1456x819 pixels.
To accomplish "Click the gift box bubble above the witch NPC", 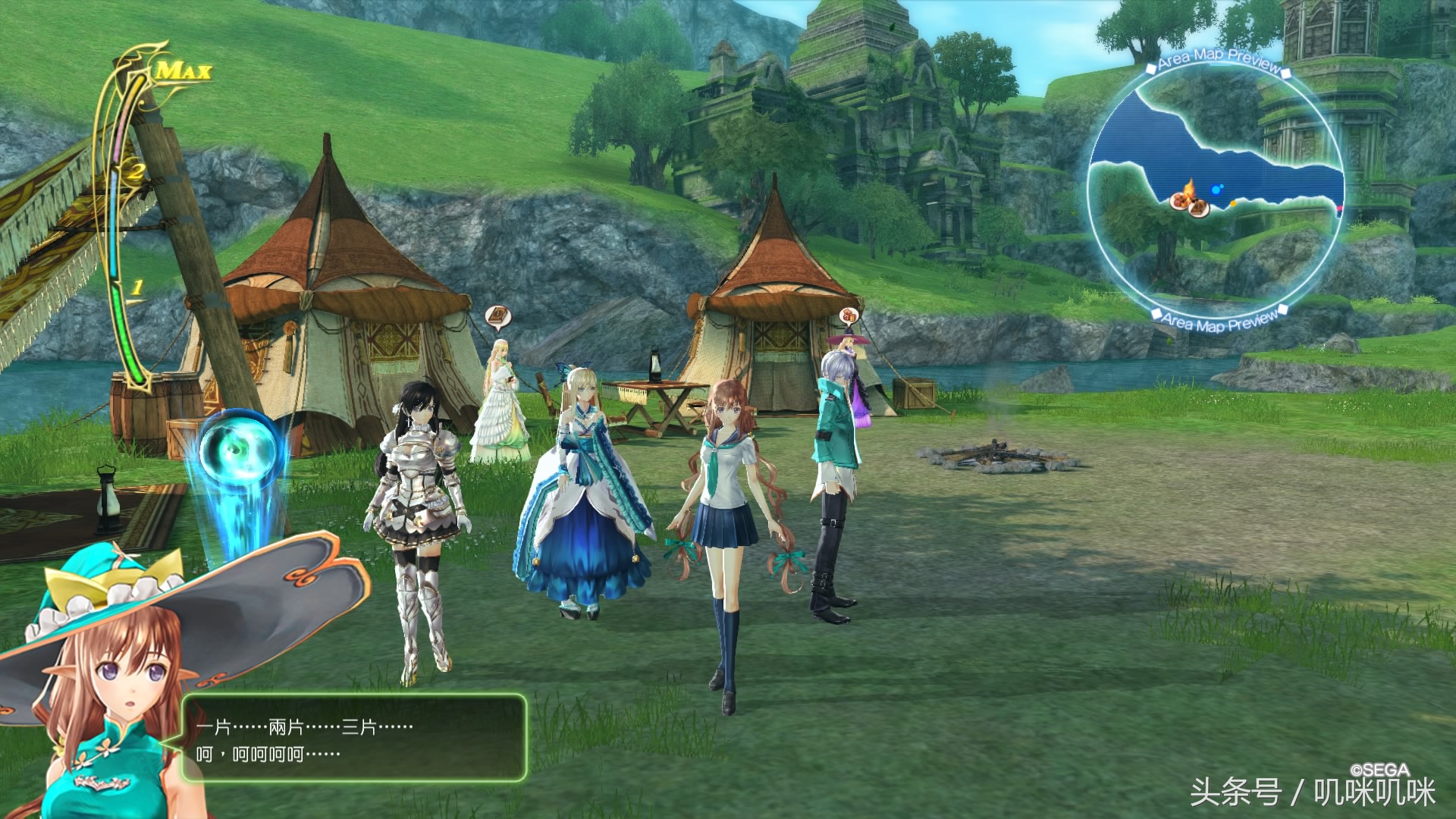I will click(849, 315).
